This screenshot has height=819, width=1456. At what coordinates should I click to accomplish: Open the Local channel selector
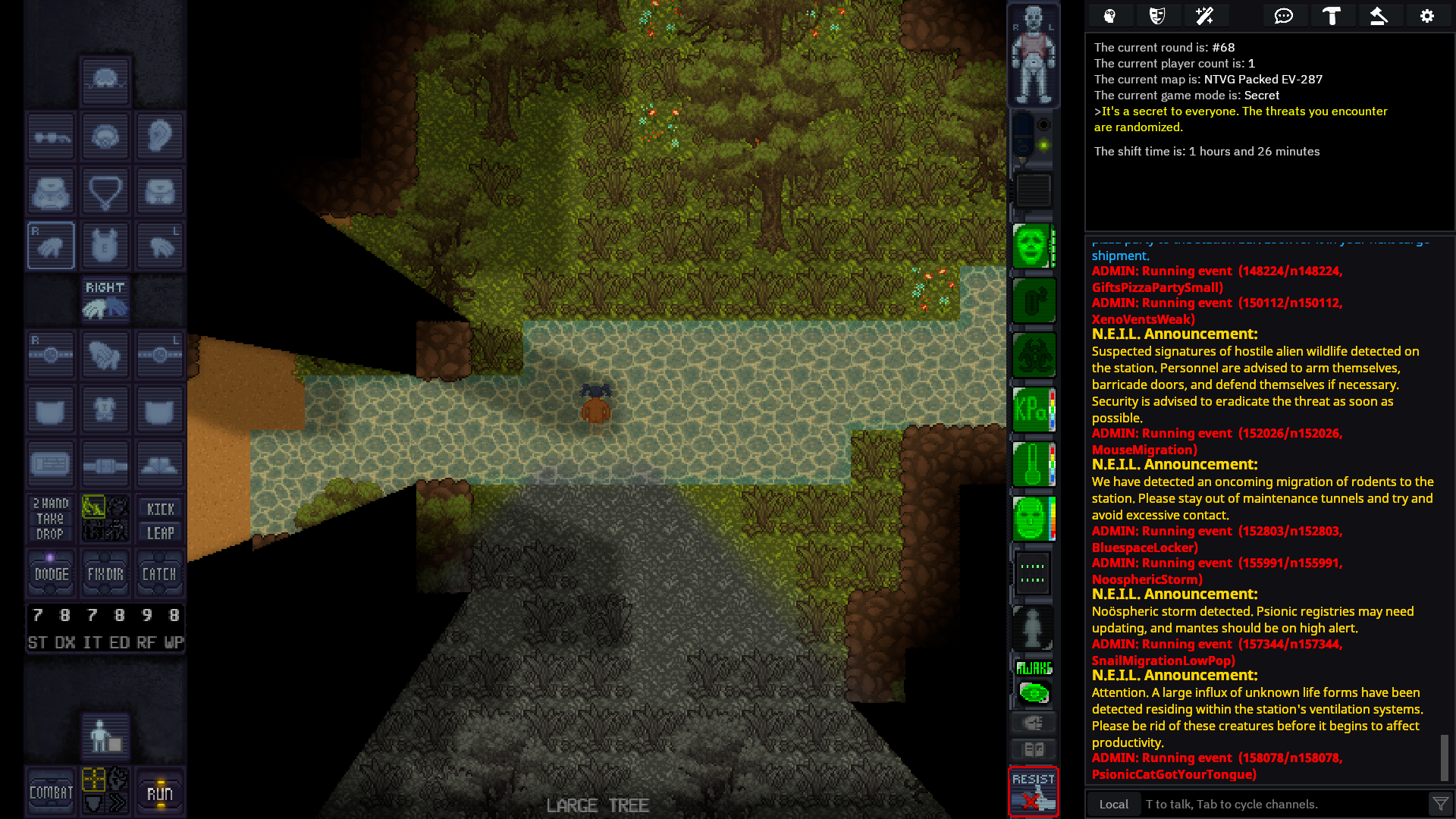pyautogui.click(x=1113, y=804)
